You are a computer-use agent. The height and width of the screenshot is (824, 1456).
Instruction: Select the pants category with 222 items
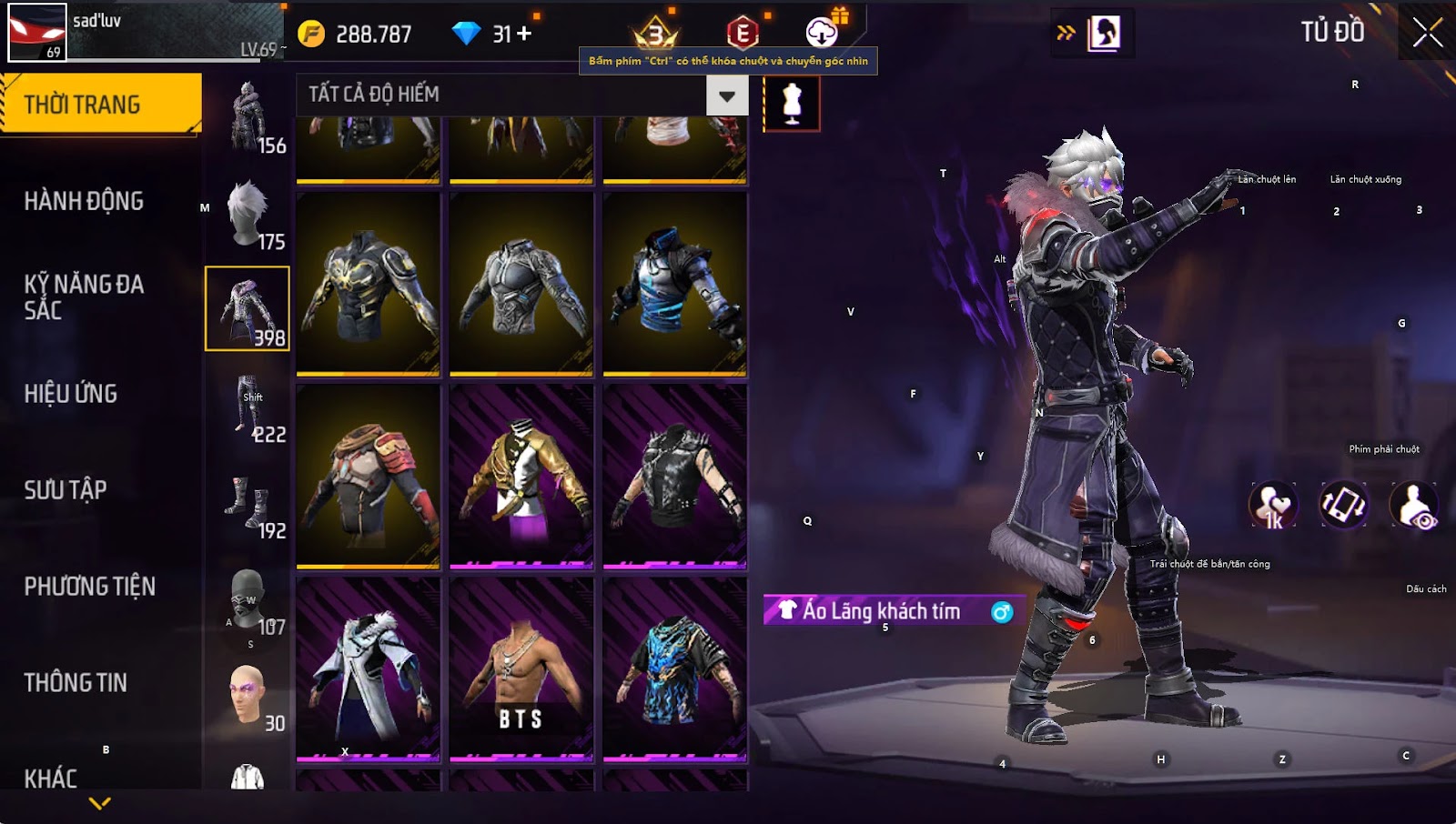248,406
